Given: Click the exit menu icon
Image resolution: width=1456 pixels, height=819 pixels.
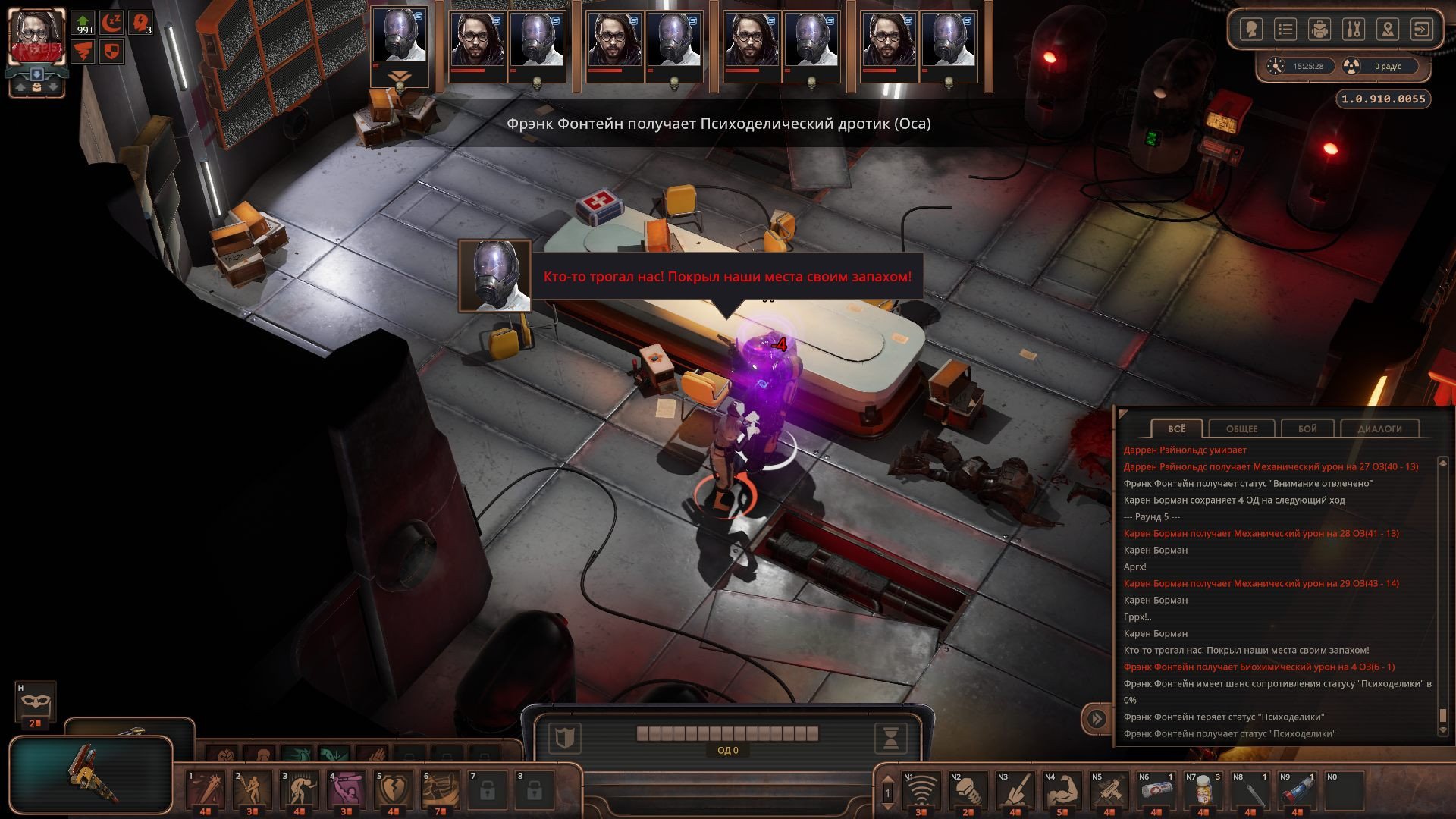Looking at the screenshot, I should point(1422,30).
